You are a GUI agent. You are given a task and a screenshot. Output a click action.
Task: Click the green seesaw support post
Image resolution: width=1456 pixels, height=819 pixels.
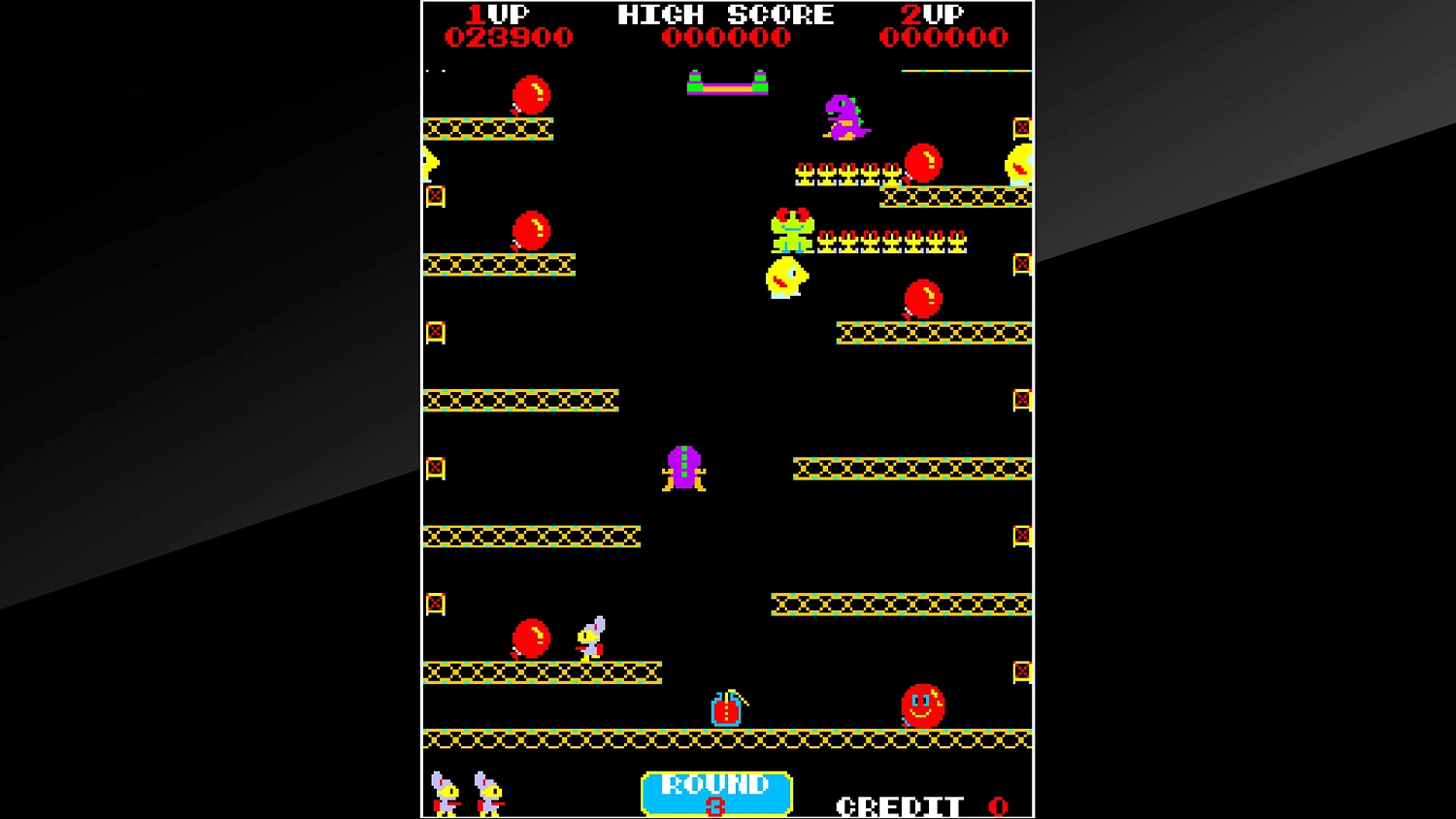[696, 76]
